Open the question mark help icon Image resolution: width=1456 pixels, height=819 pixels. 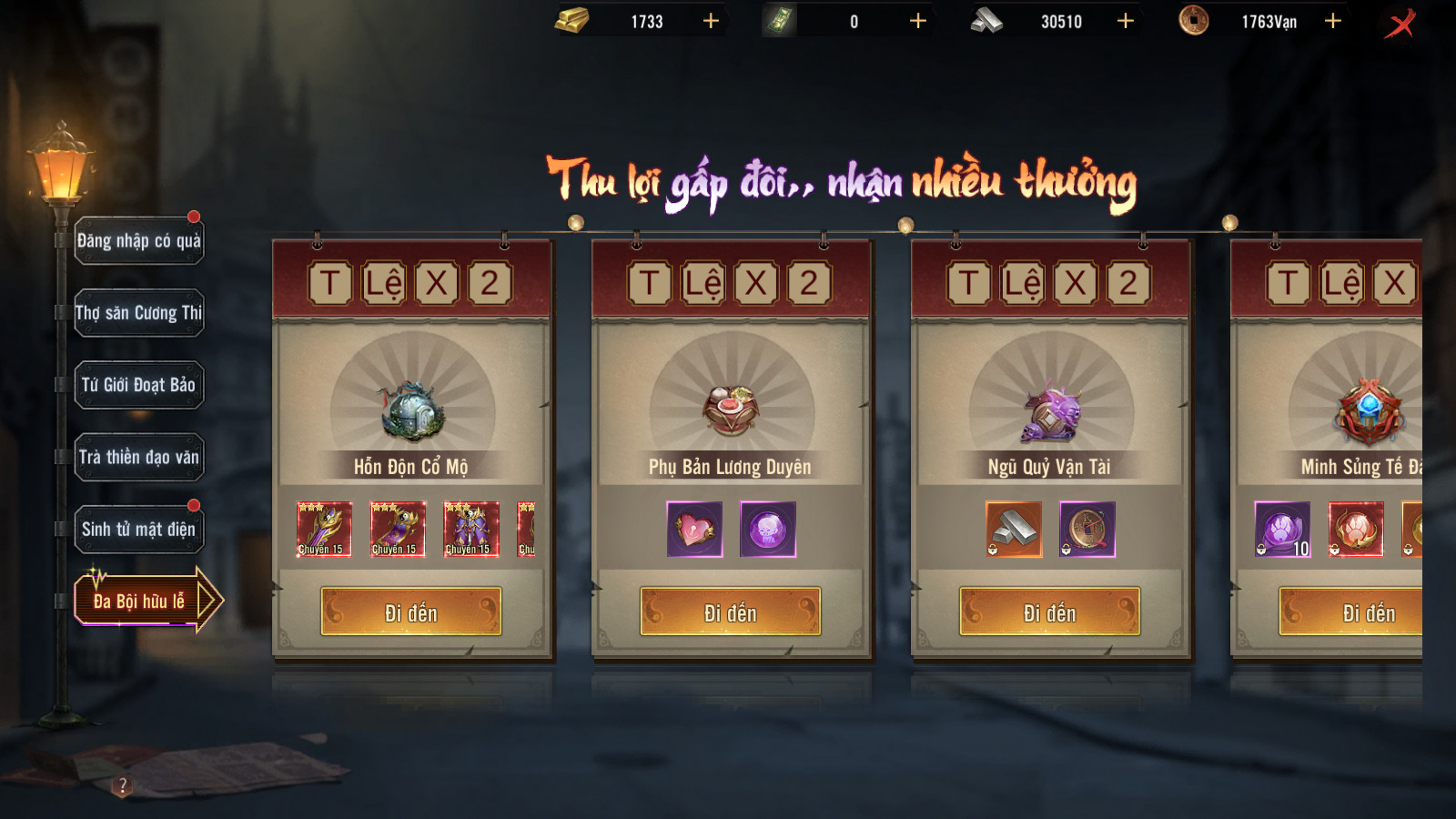point(123,785)
